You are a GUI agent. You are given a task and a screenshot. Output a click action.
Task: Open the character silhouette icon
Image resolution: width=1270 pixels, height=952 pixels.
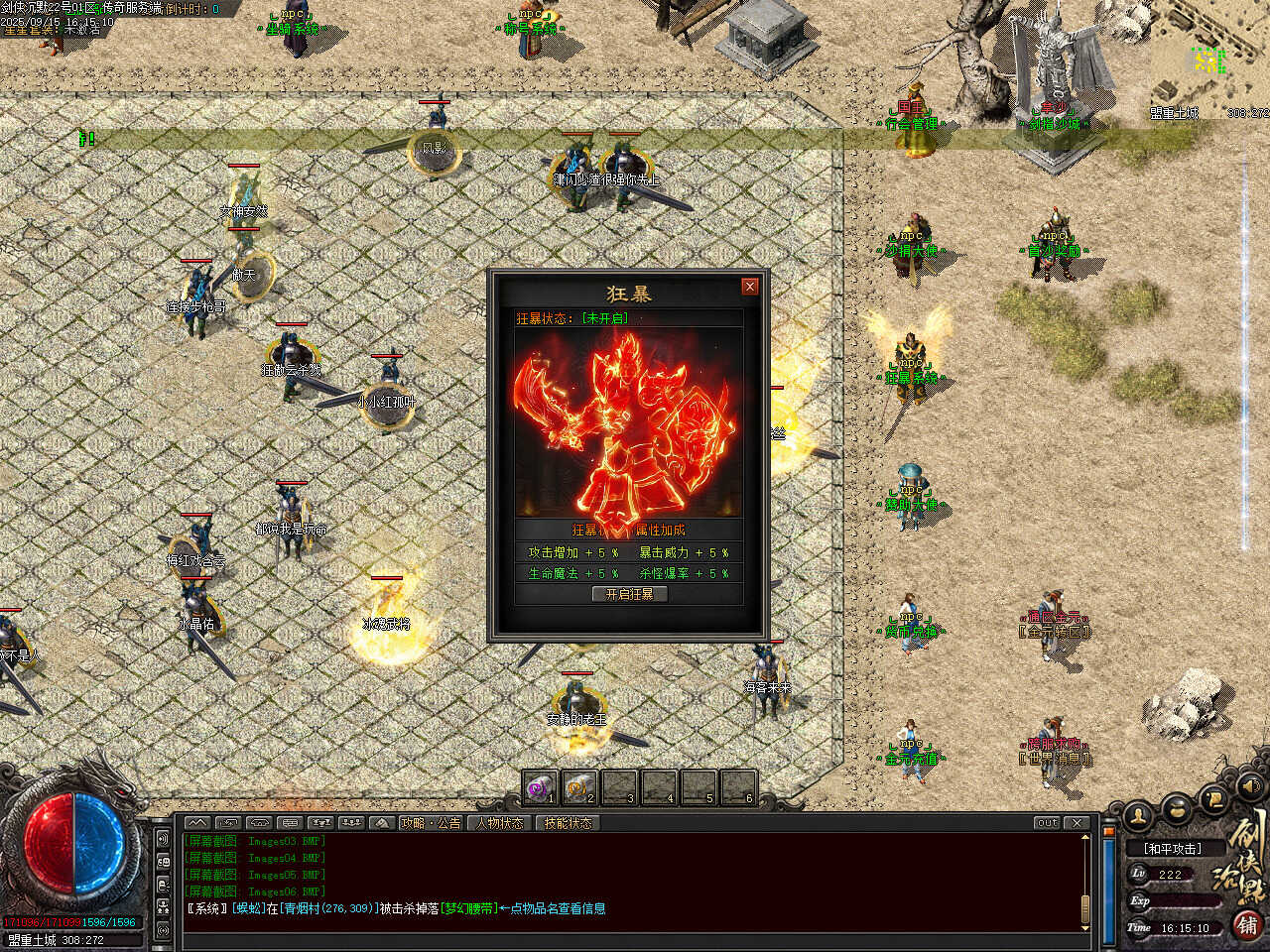click(x=1138, y=814)
